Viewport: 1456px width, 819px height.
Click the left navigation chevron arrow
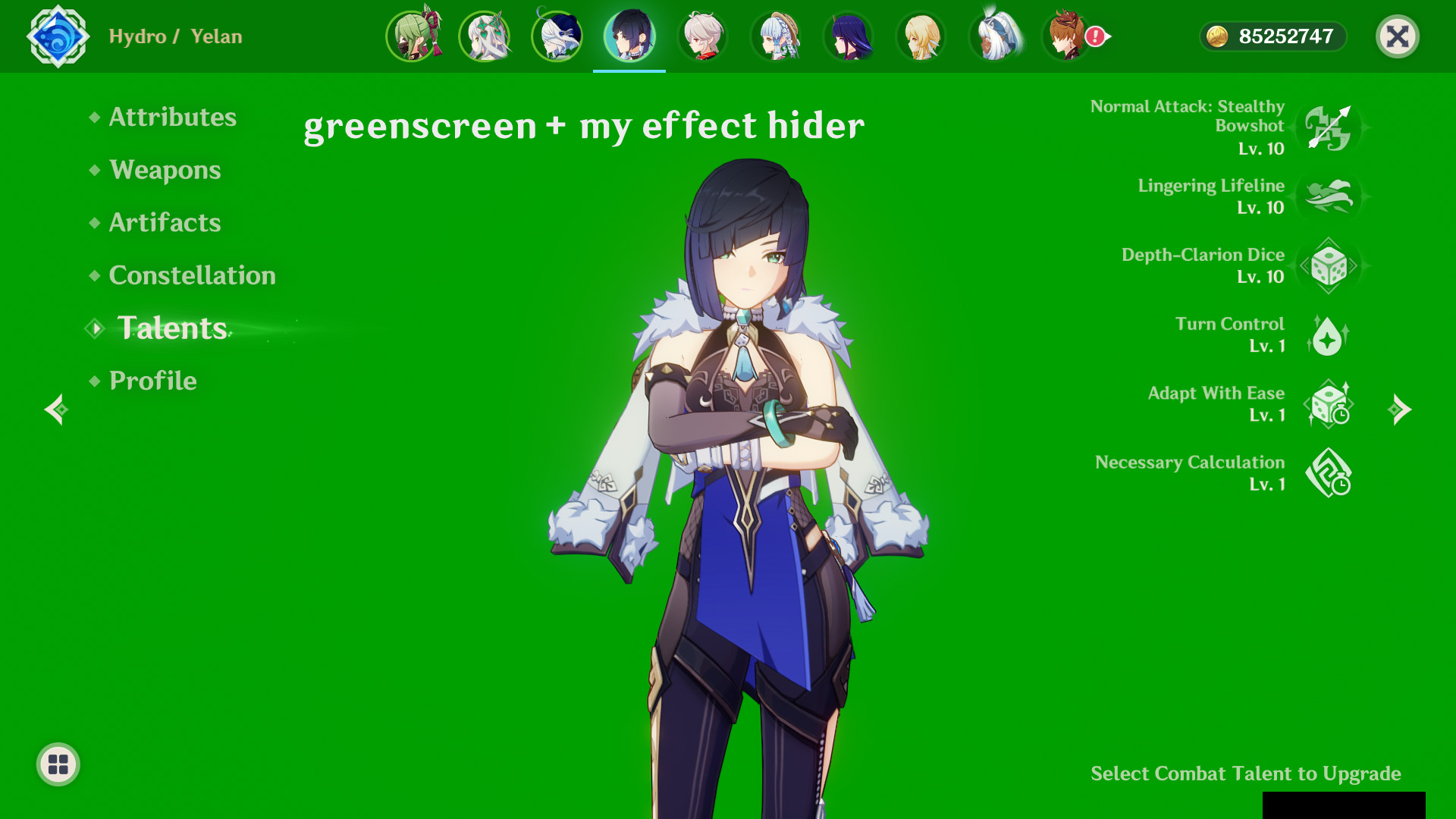coord(55,410)
